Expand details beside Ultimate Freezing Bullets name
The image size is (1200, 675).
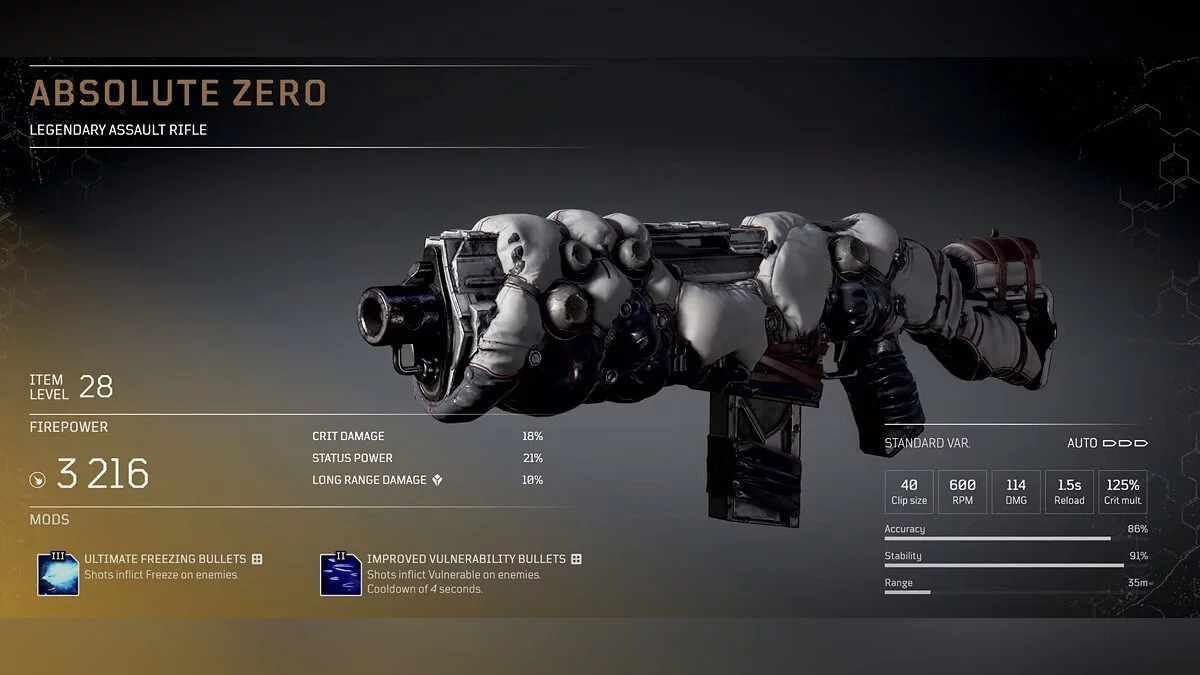pos(257,559)
